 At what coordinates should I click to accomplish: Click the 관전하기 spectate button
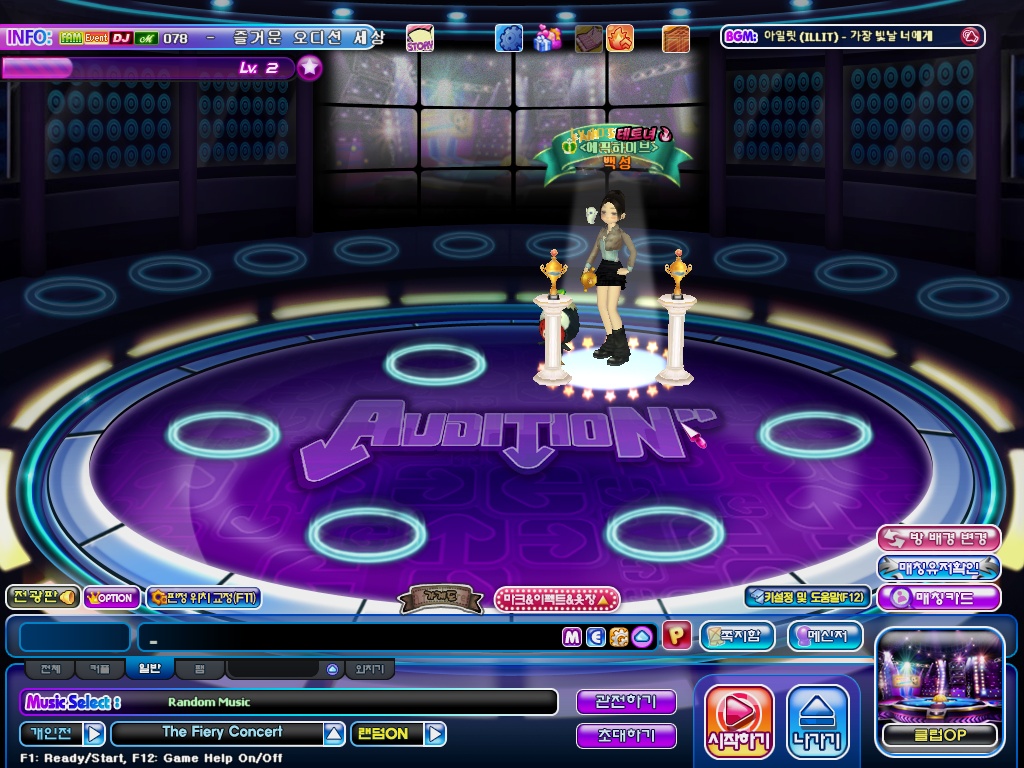coord(626,702)
